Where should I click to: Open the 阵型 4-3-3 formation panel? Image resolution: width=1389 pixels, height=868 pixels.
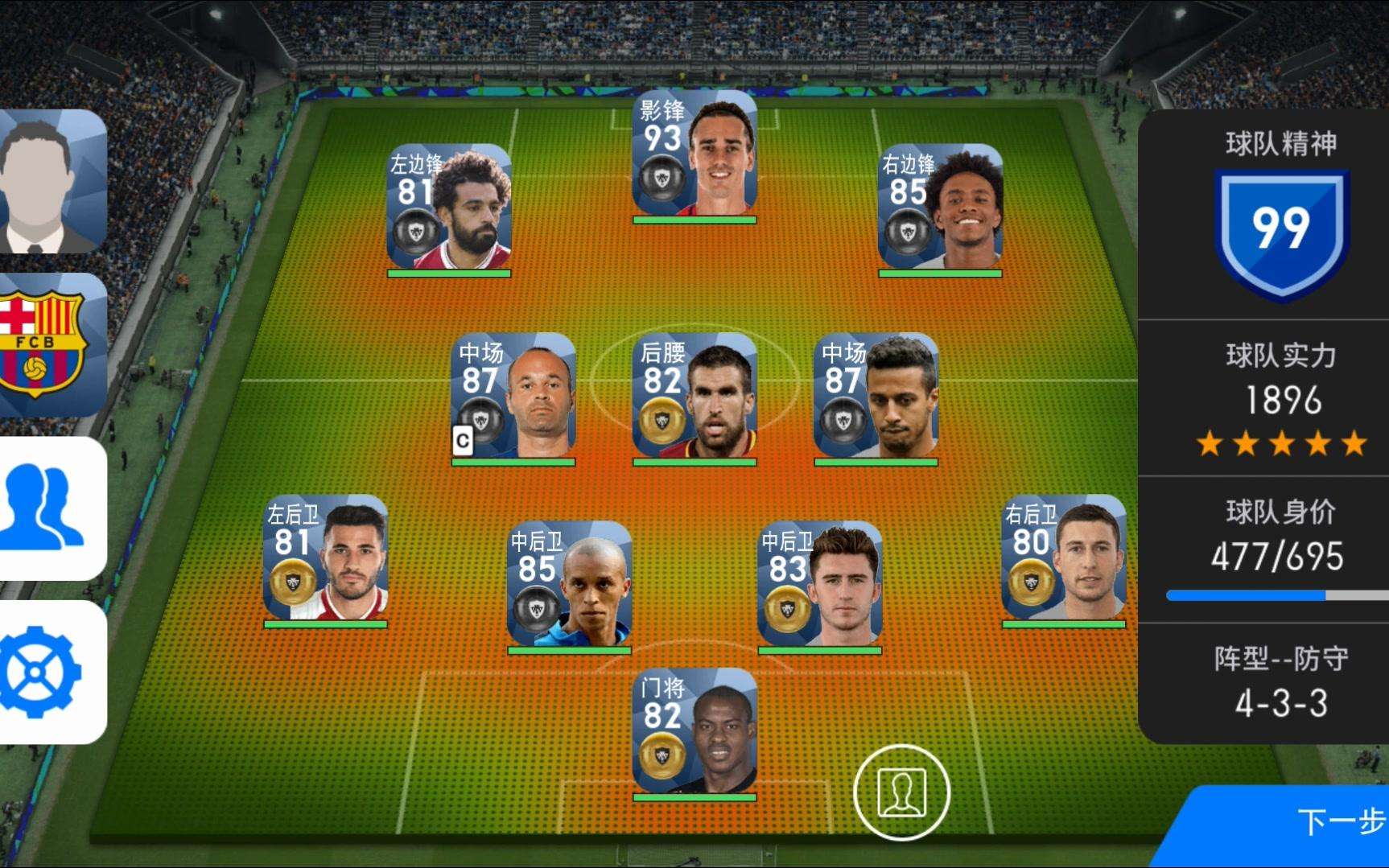[x=1280, y=682]
